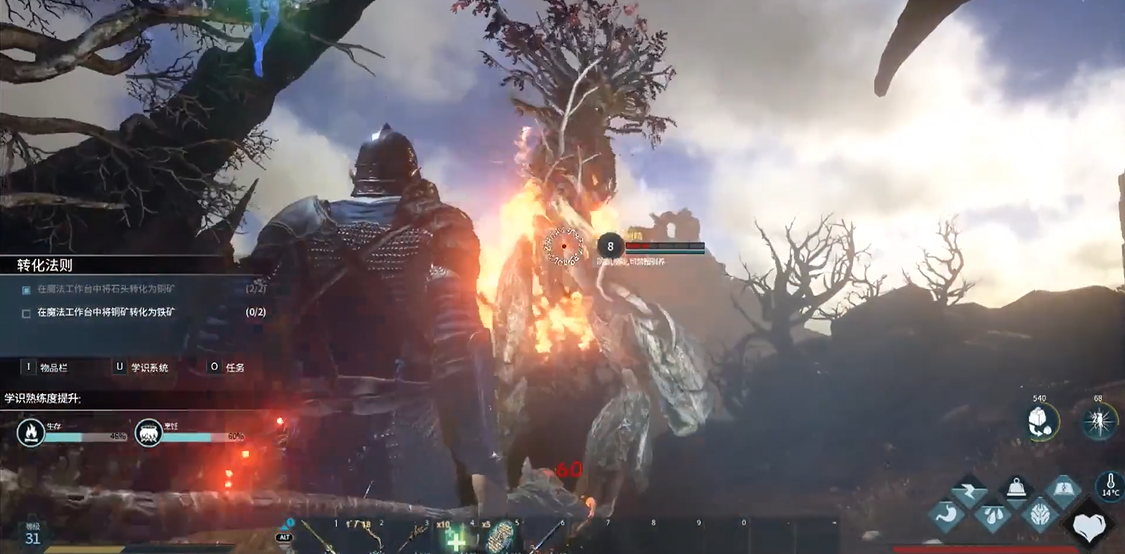Select the green cross healing item slot
This screenshot has width=1125, height=554.
(456, 538)
